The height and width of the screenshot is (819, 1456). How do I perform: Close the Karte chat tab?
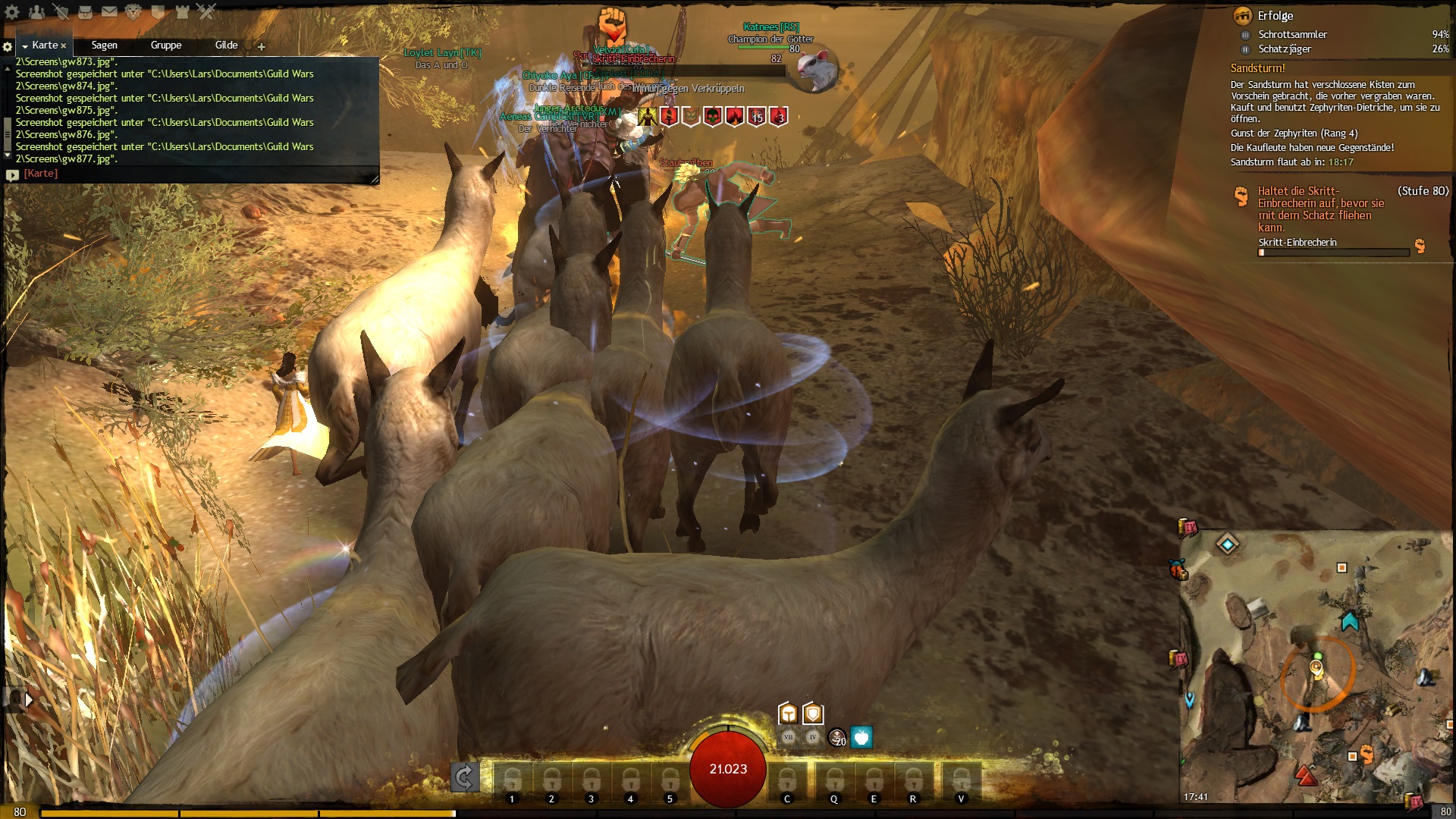pos(64,46)
